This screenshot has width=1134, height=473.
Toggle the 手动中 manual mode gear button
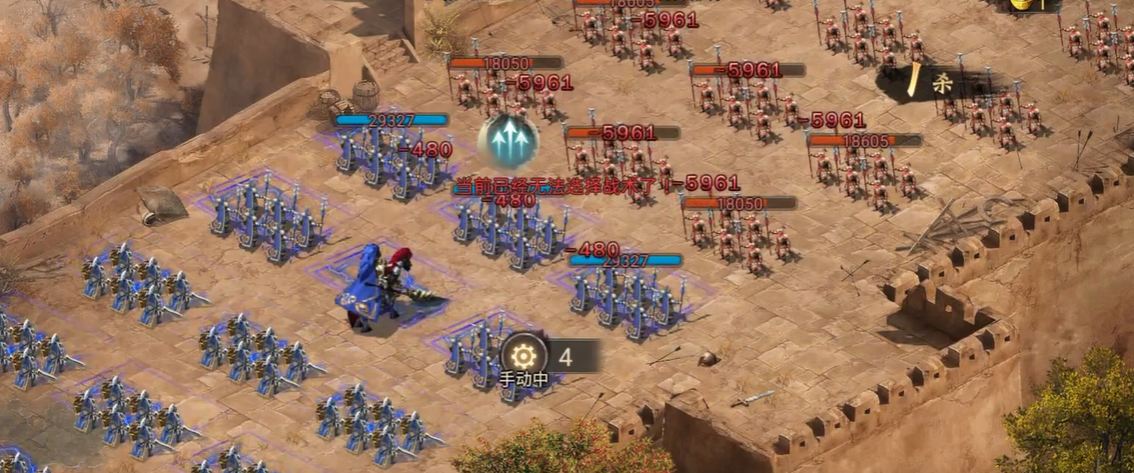tap(524, 355)
